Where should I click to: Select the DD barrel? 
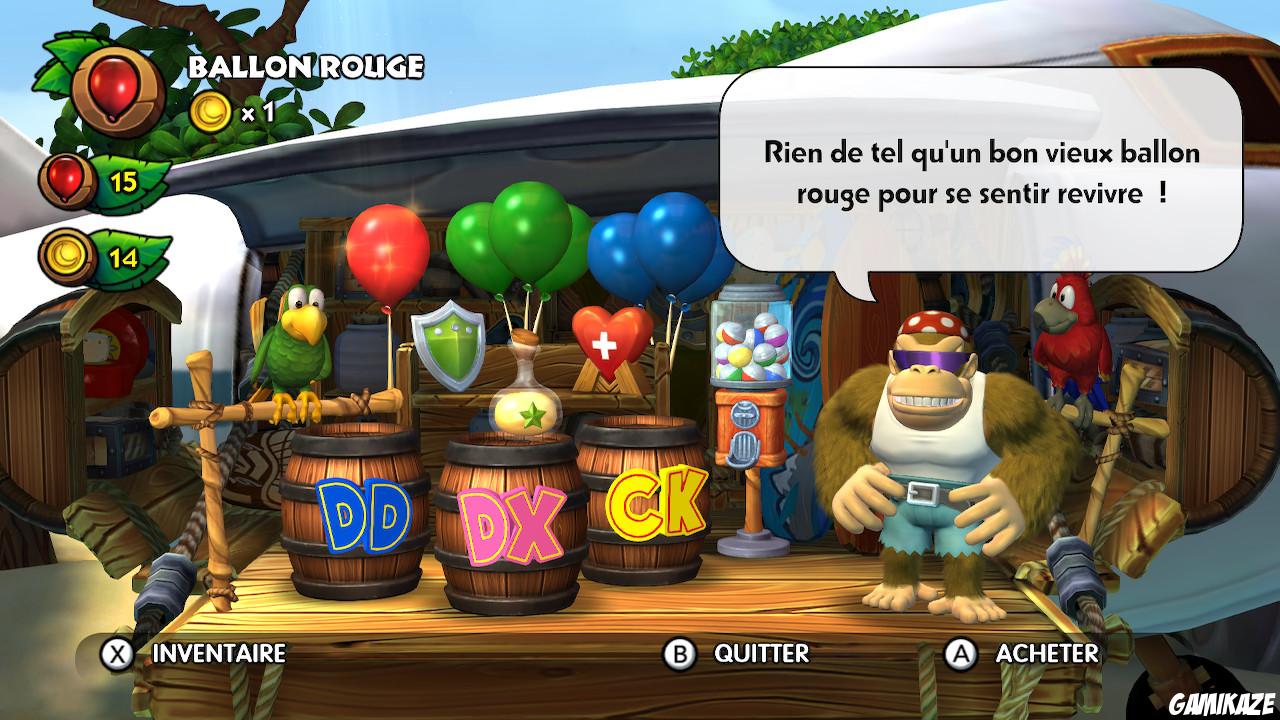point(356,510)
